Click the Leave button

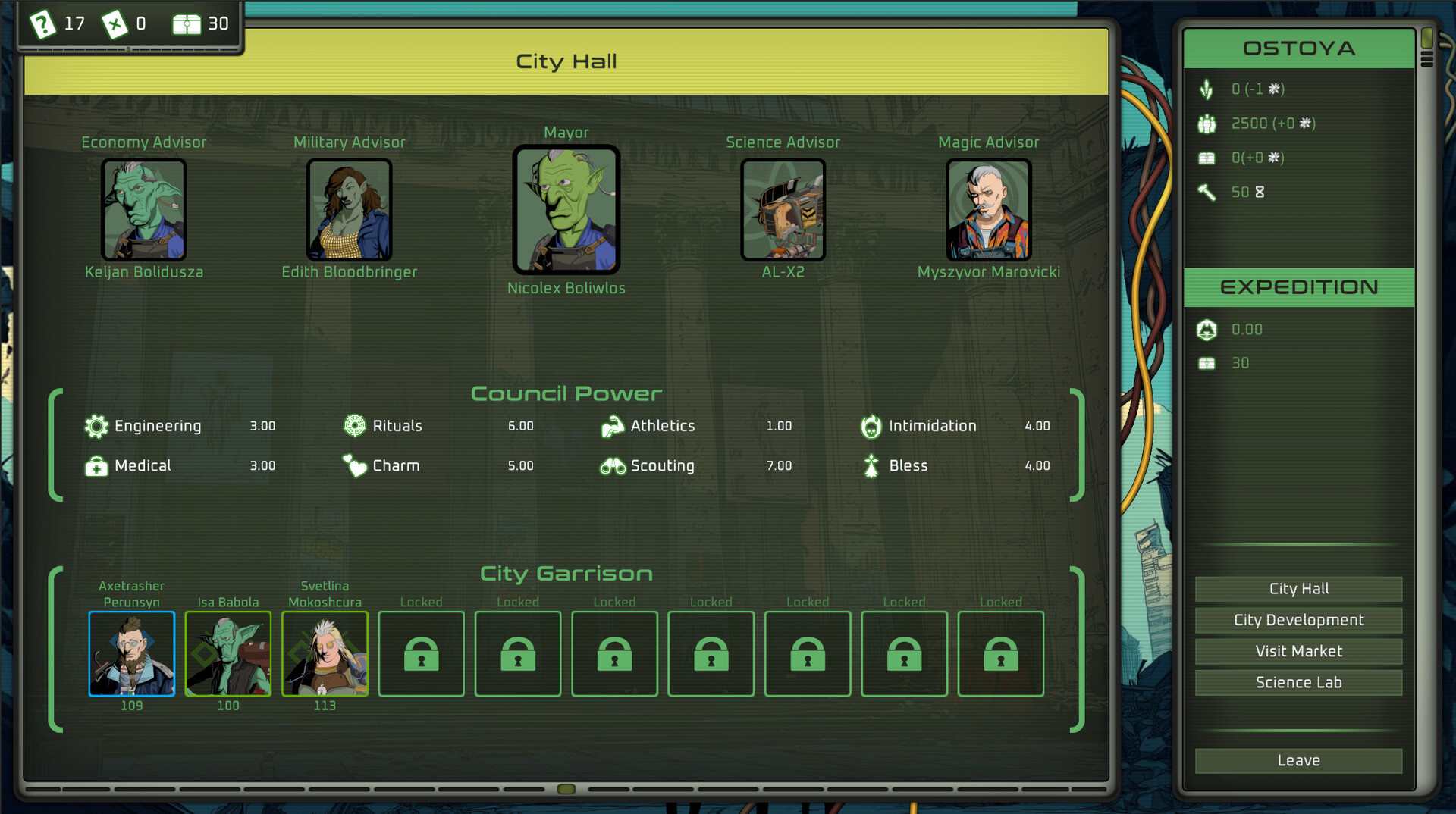point(1298,761)
